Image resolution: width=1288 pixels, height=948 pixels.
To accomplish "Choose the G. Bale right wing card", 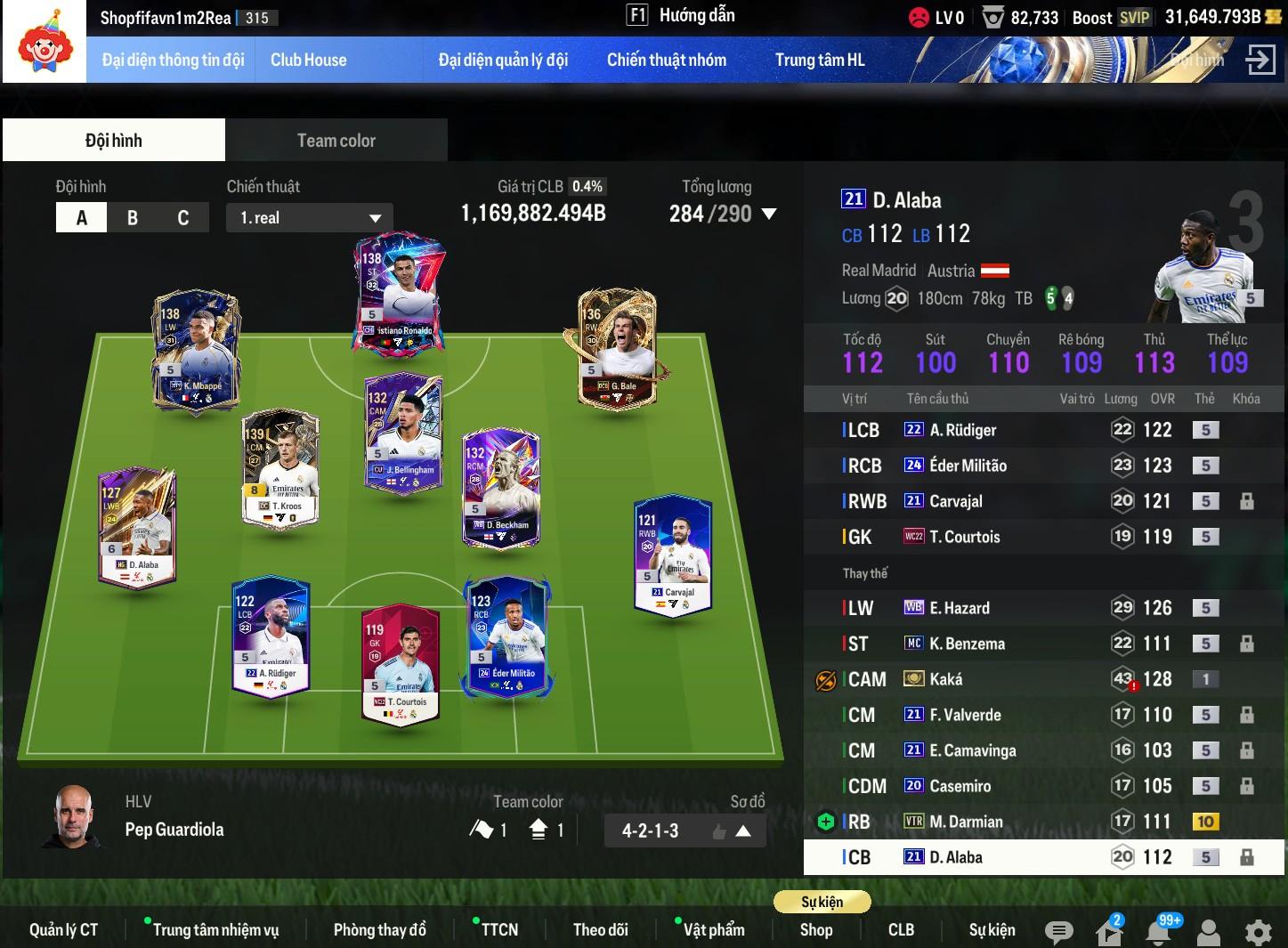I will (x=616, y=347).
